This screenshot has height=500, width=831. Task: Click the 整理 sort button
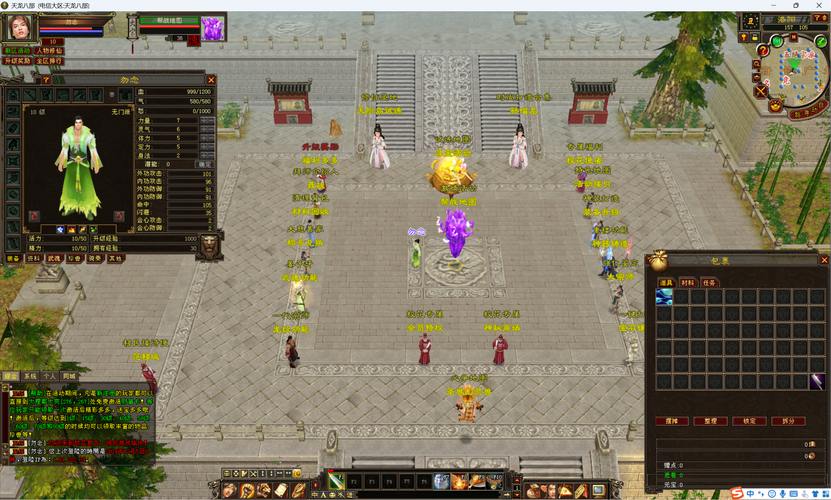click(x=712, y=421)
